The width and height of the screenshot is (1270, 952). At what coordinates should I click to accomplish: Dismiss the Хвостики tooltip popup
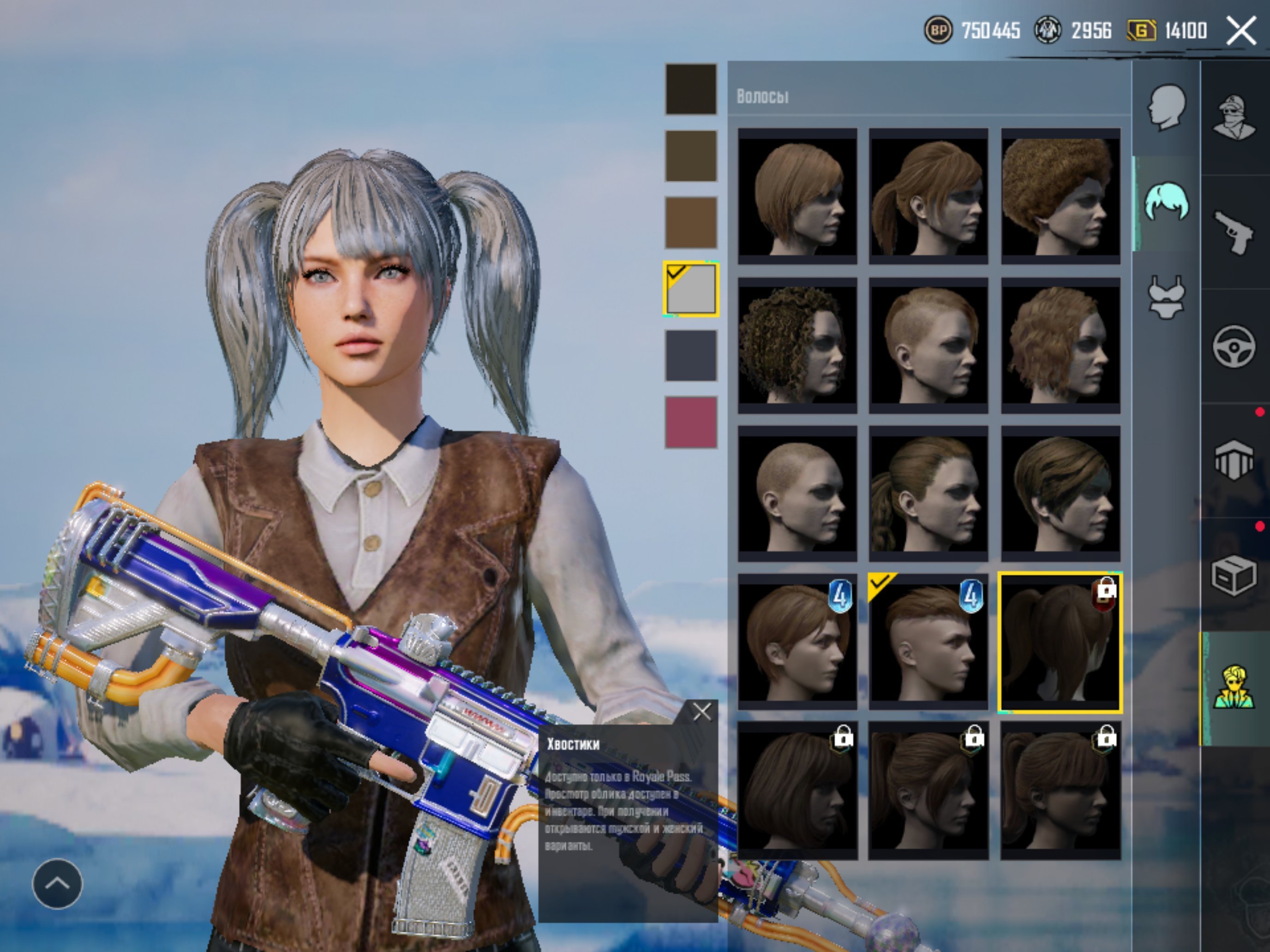701,712
